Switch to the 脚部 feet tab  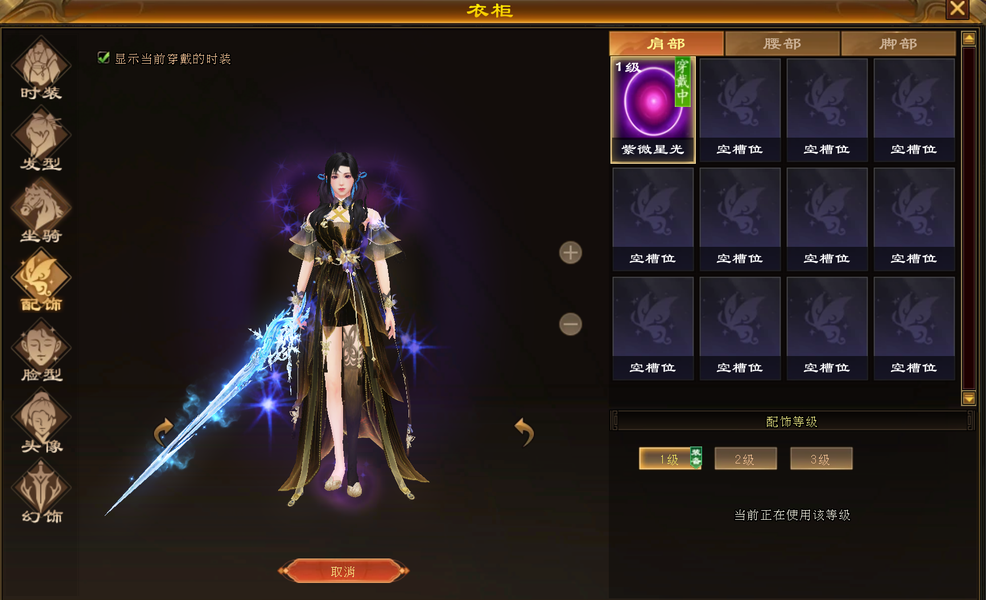[x=898, y=43]
